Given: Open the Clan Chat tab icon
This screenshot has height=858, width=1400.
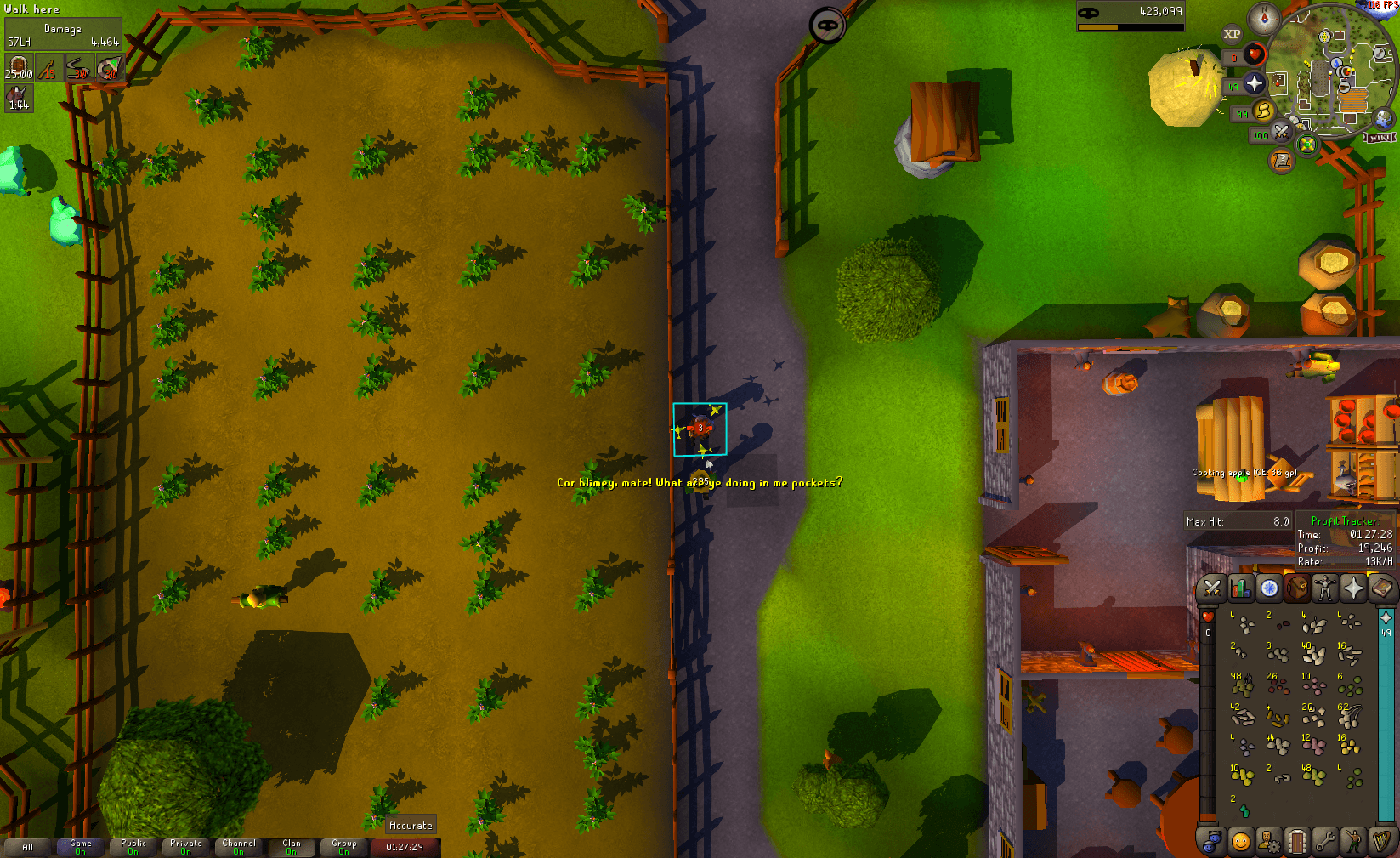Looking at the screenshot, I should [x=1212, y=841].
